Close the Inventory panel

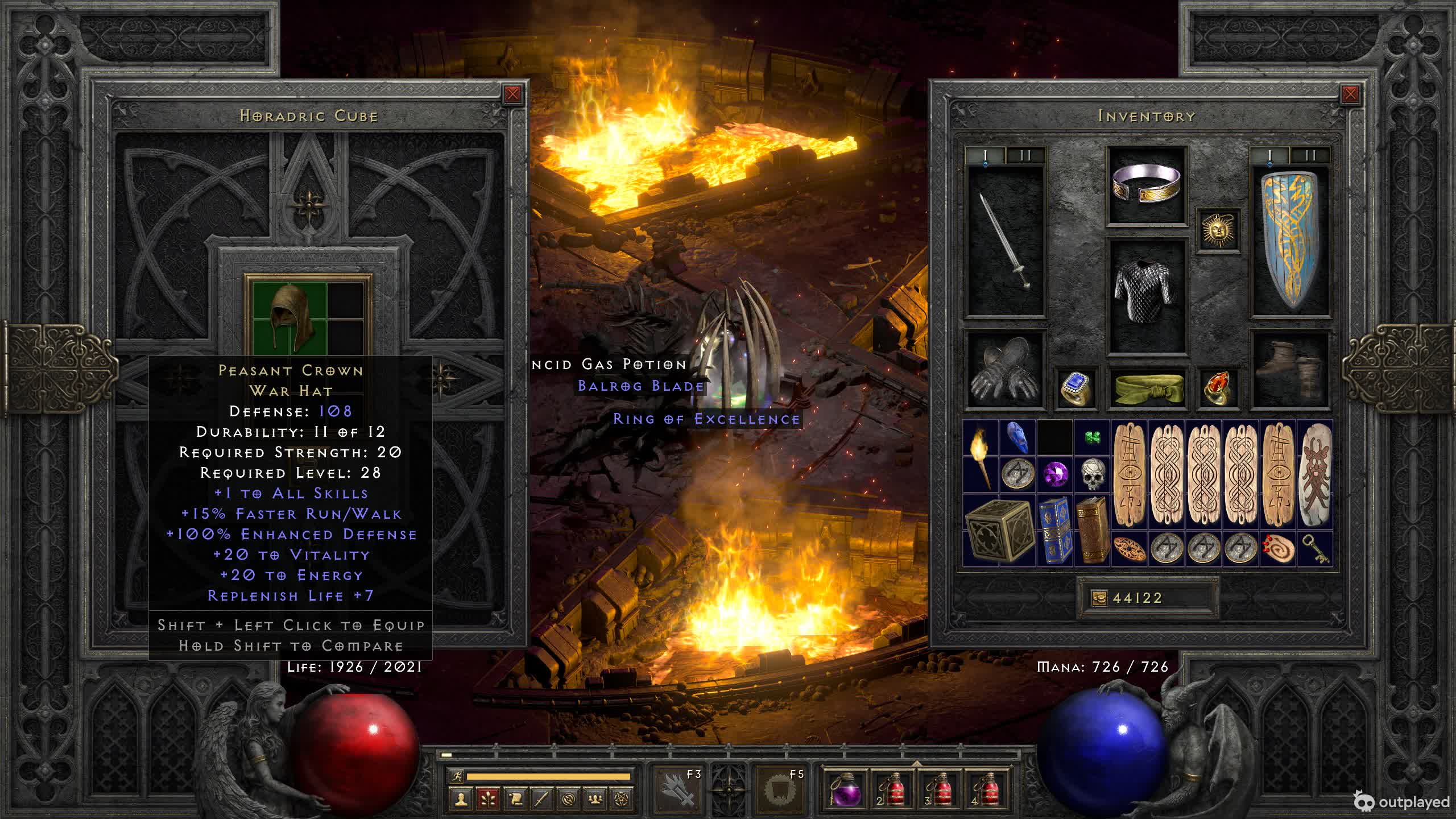pyautogui.click(x=1350, y=94)
